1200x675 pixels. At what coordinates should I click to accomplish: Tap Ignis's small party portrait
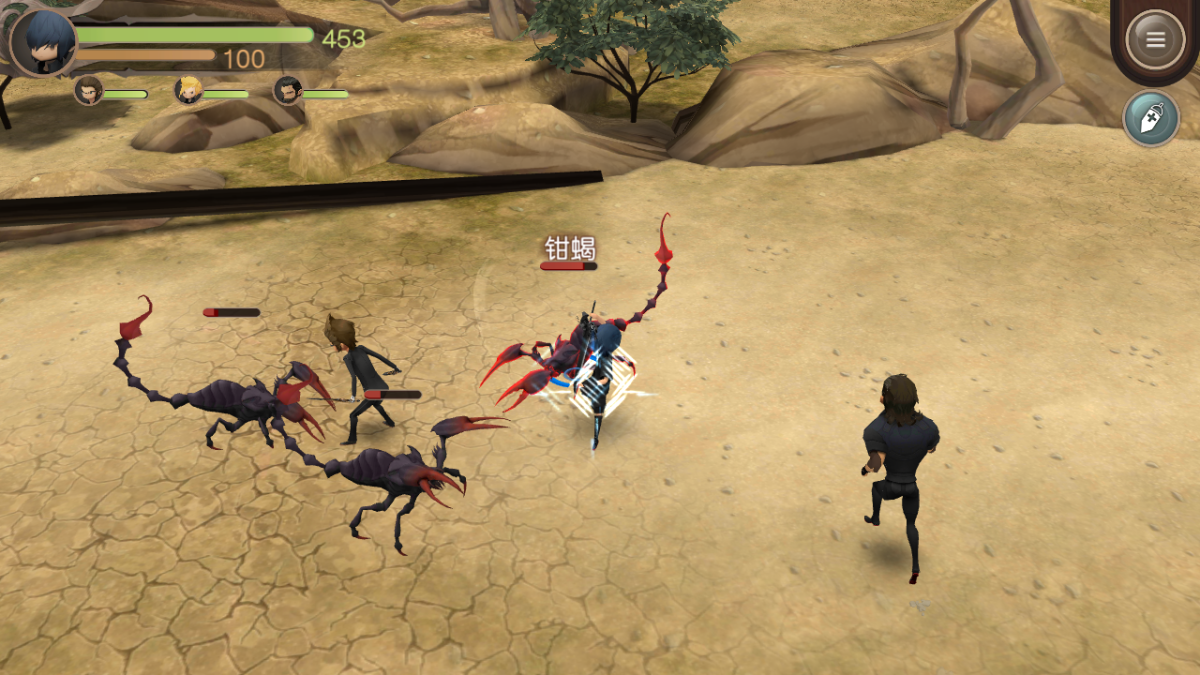(x=88, y=91)
